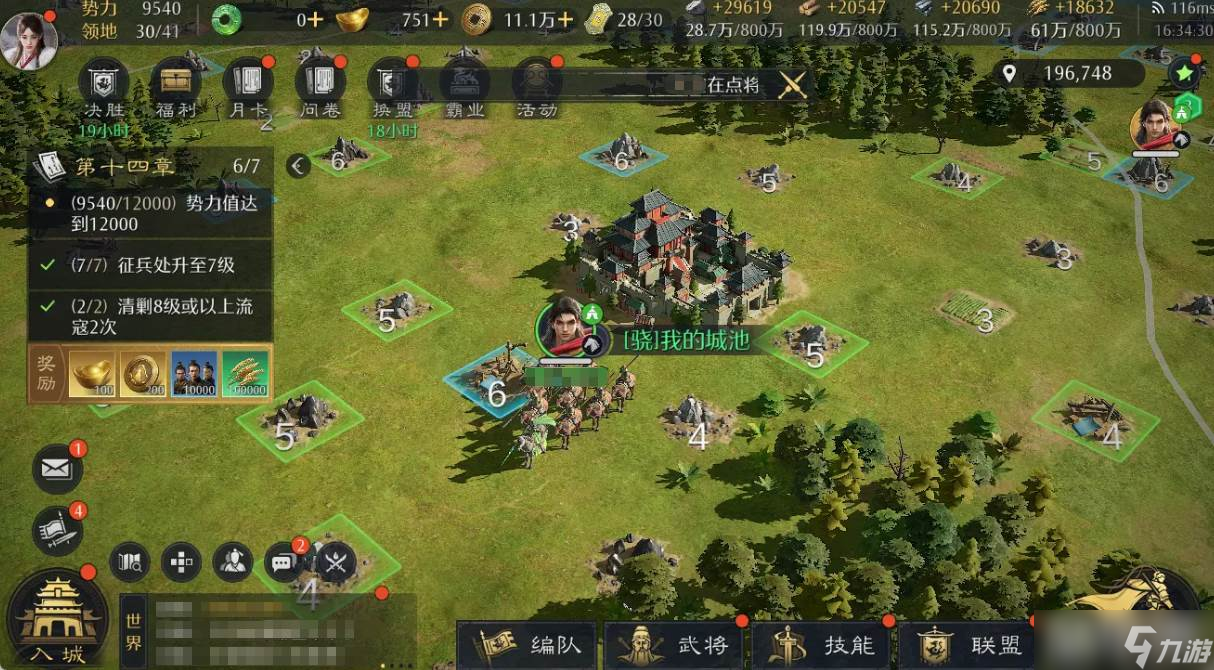Screen dimensions: 1214x670
Task: Open the mail envelope icon
Action: 57,467
